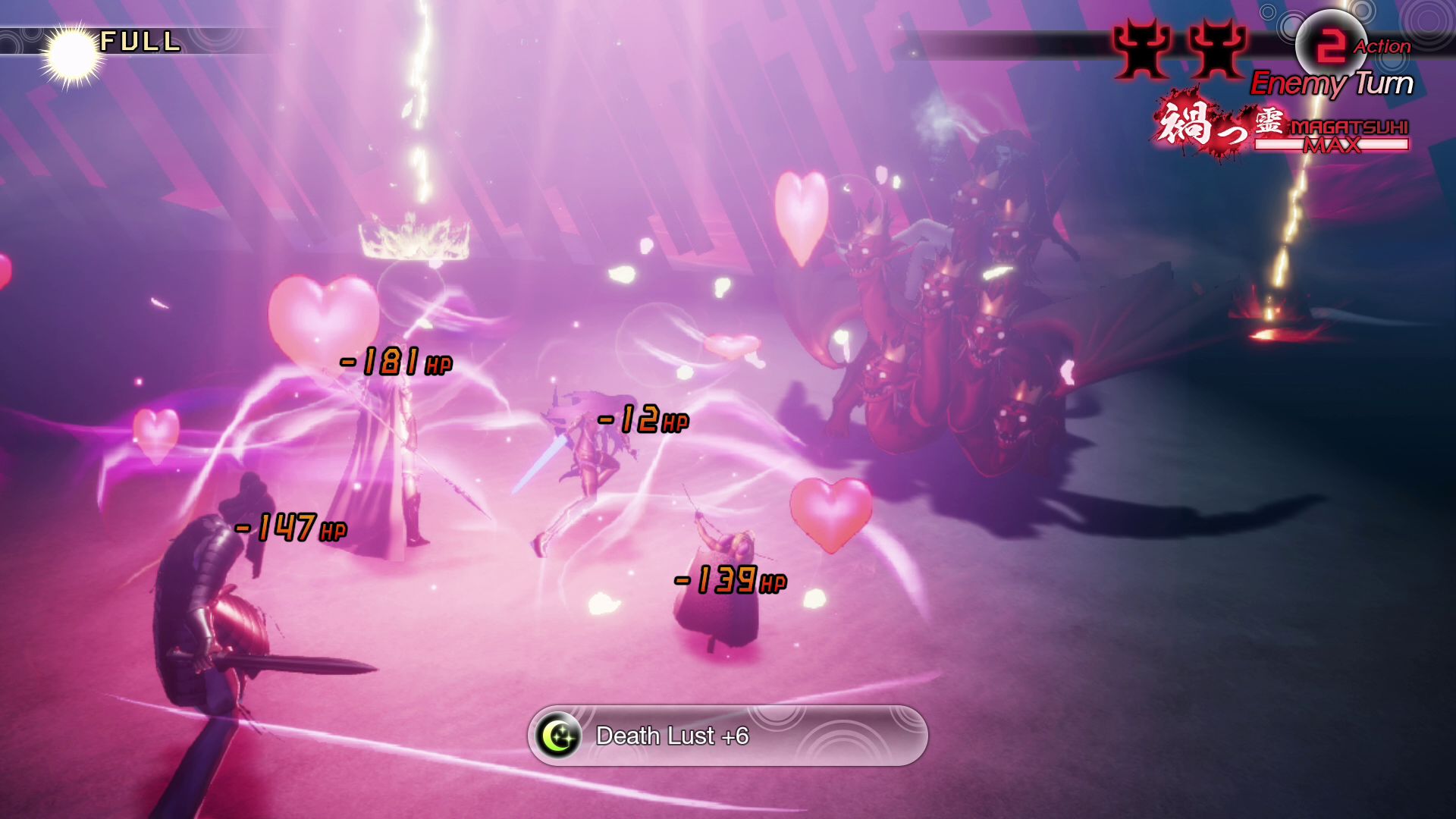
Task: Select the Enemy Turn action counter
Action: coord(1329,45)
